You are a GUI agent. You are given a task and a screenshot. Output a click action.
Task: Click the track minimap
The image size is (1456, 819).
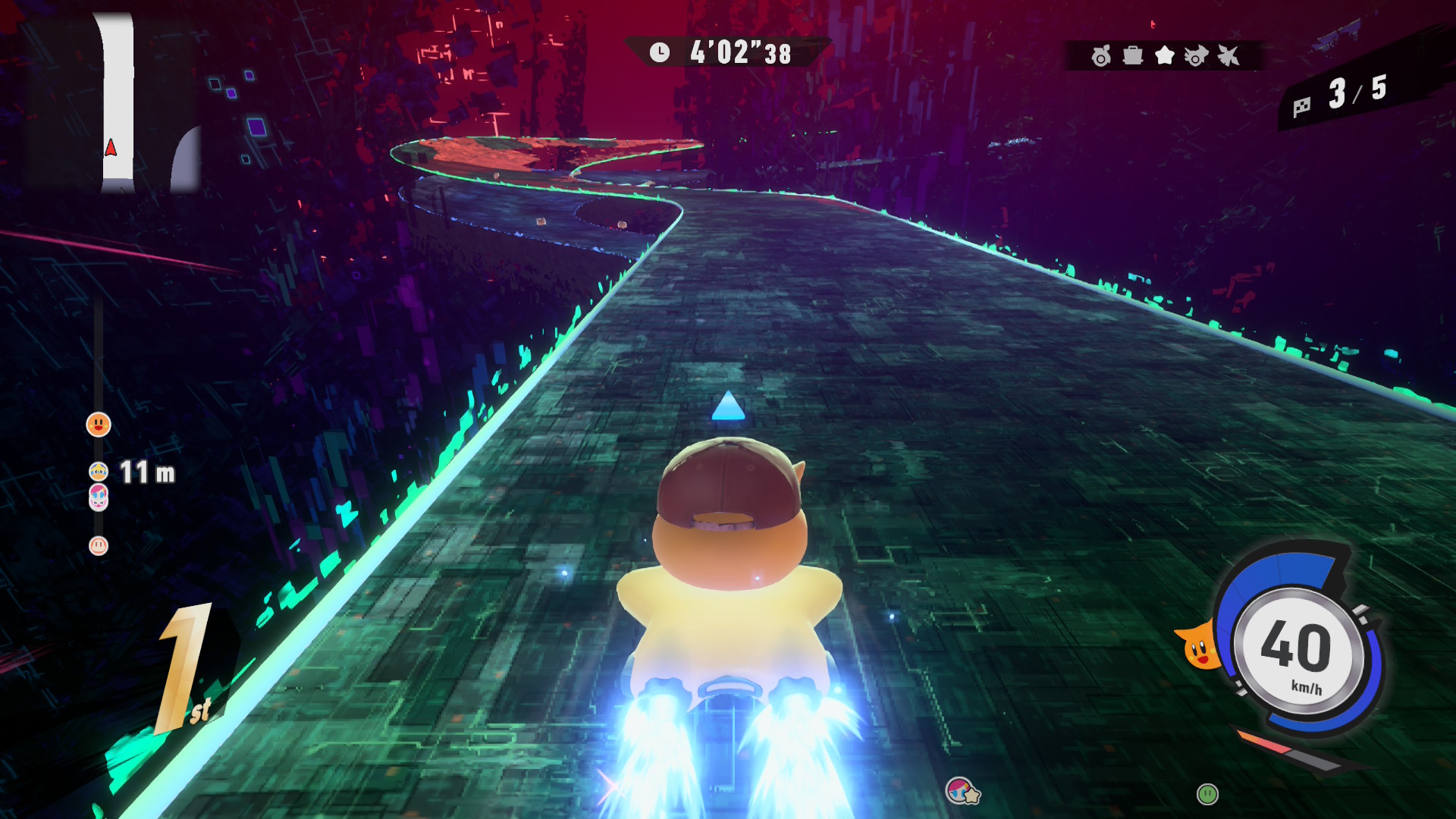pos(114,102)
